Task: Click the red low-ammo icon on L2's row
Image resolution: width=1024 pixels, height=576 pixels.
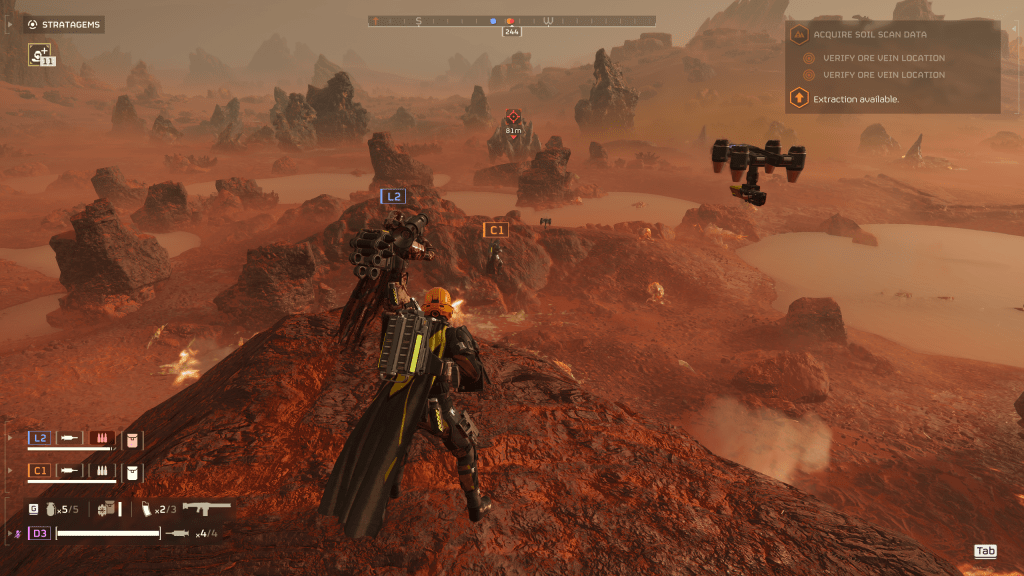Action: pyautogui.click(x=101, y=438)
